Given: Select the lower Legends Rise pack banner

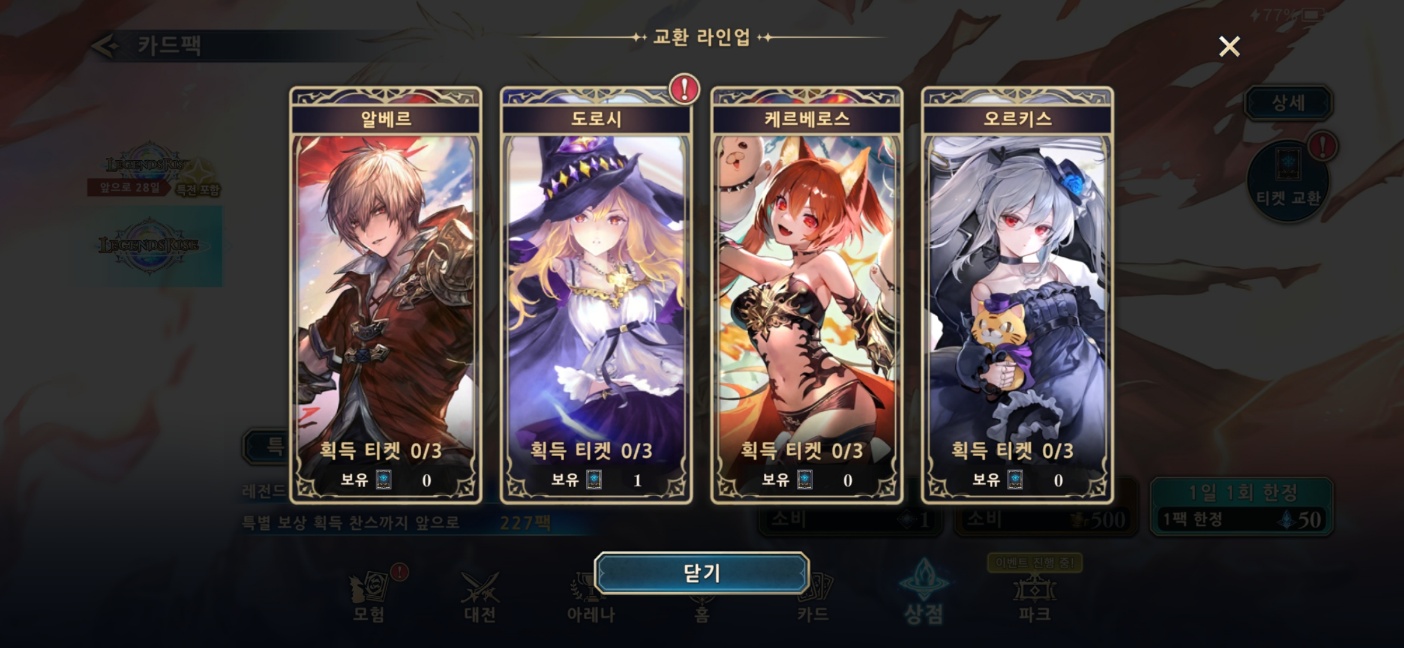Looking at the screenshot, I should coord(150,246).
